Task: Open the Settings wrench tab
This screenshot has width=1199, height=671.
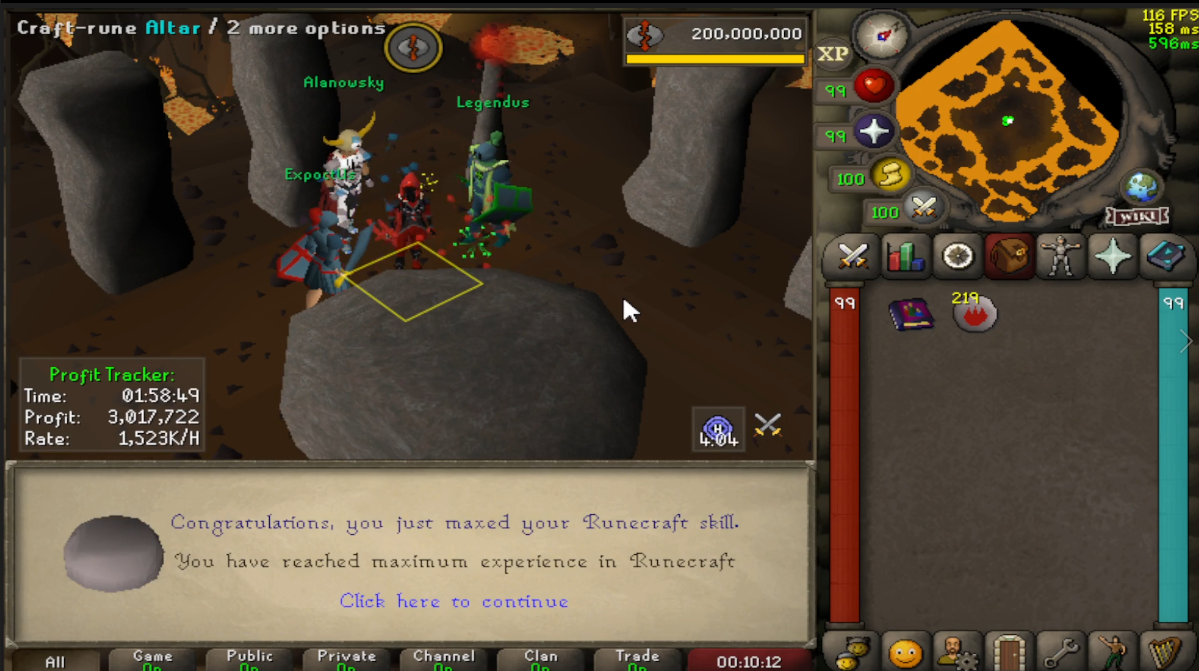Action: [x=1060, y=652]
